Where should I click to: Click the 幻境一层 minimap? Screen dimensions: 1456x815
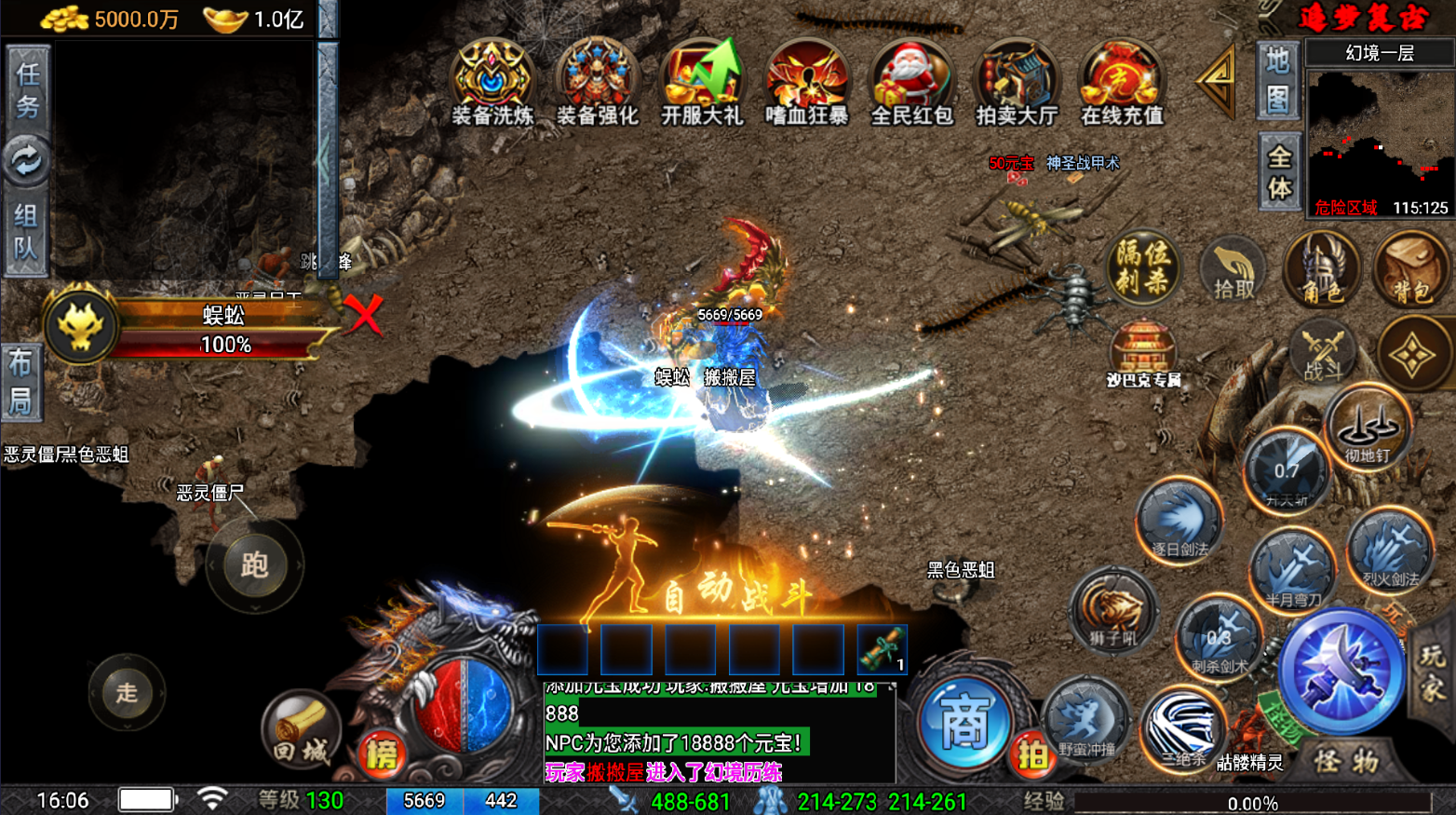coord(1380,140)
